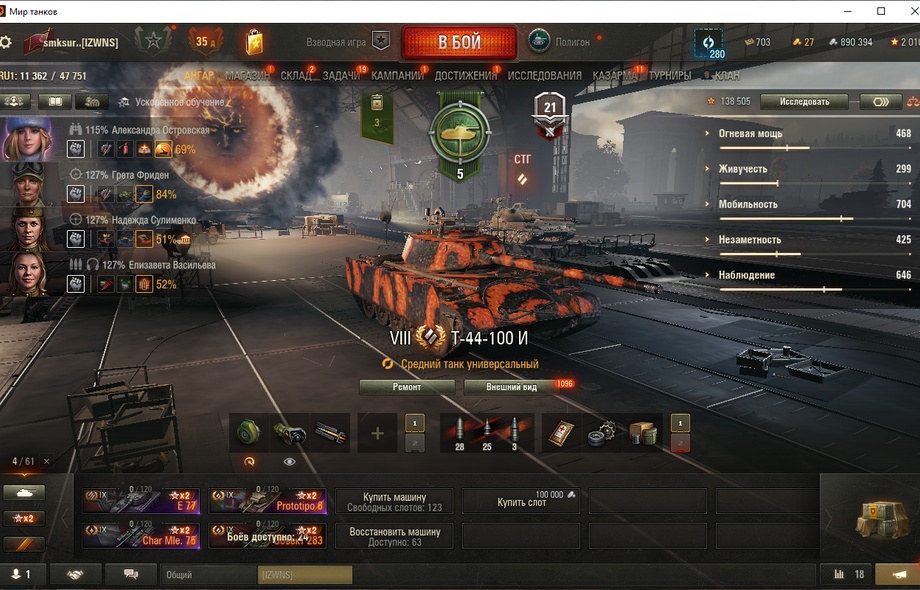Start the battle with В БОЙ button

coord(459,43)
